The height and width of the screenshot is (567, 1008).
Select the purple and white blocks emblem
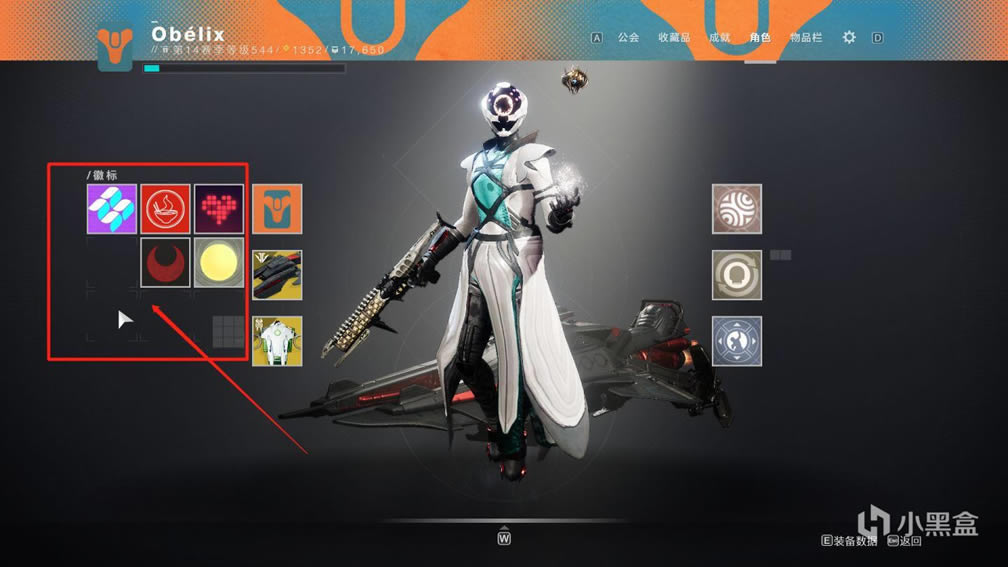112,209
